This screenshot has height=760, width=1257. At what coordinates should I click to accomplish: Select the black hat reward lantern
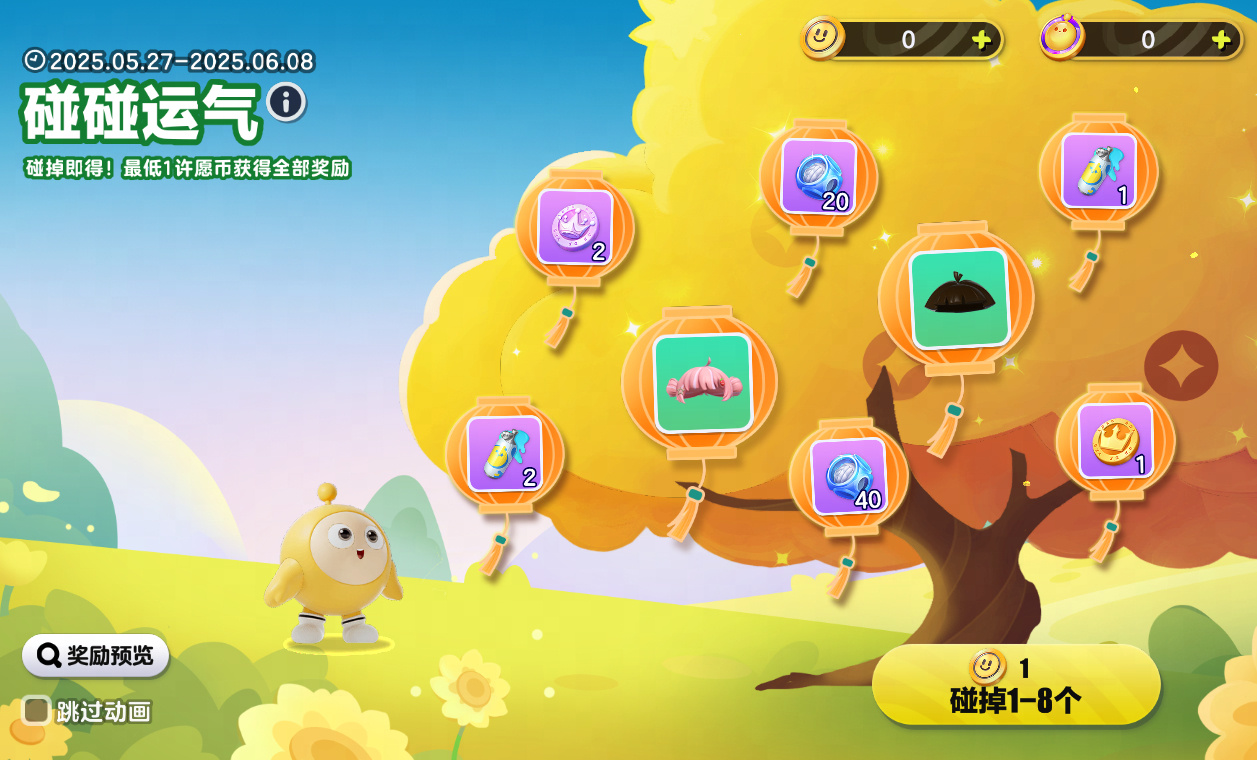[x=958, y=298]
